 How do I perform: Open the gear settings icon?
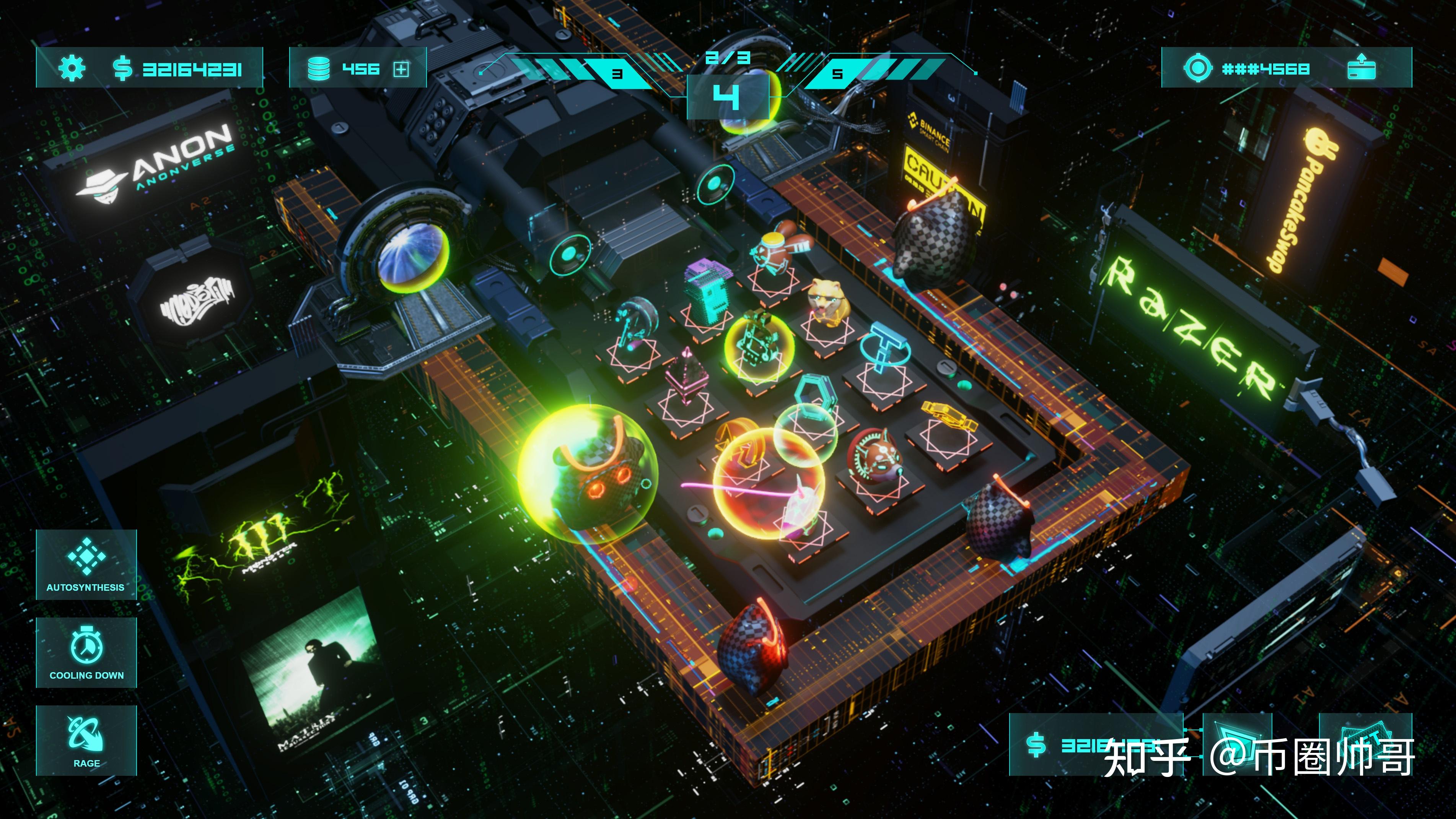coord(72,68)
